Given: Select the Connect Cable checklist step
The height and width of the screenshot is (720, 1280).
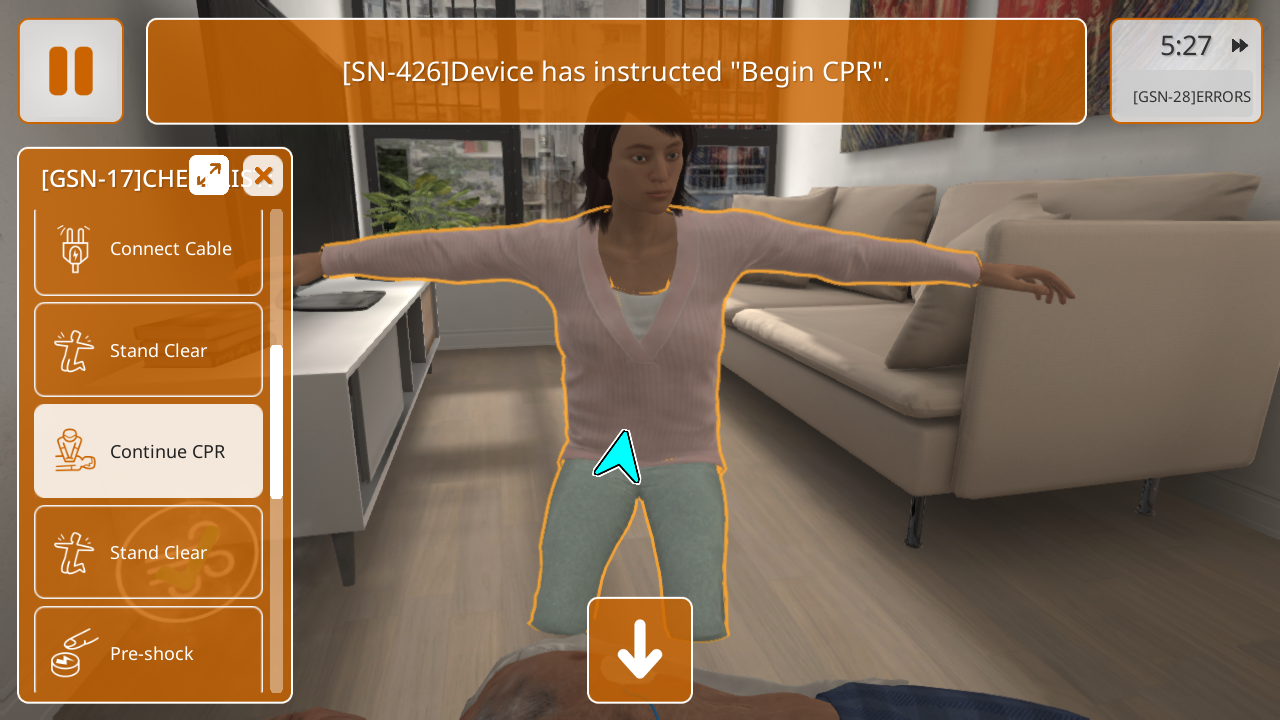Looking at the screenshot, I should 149,249.
